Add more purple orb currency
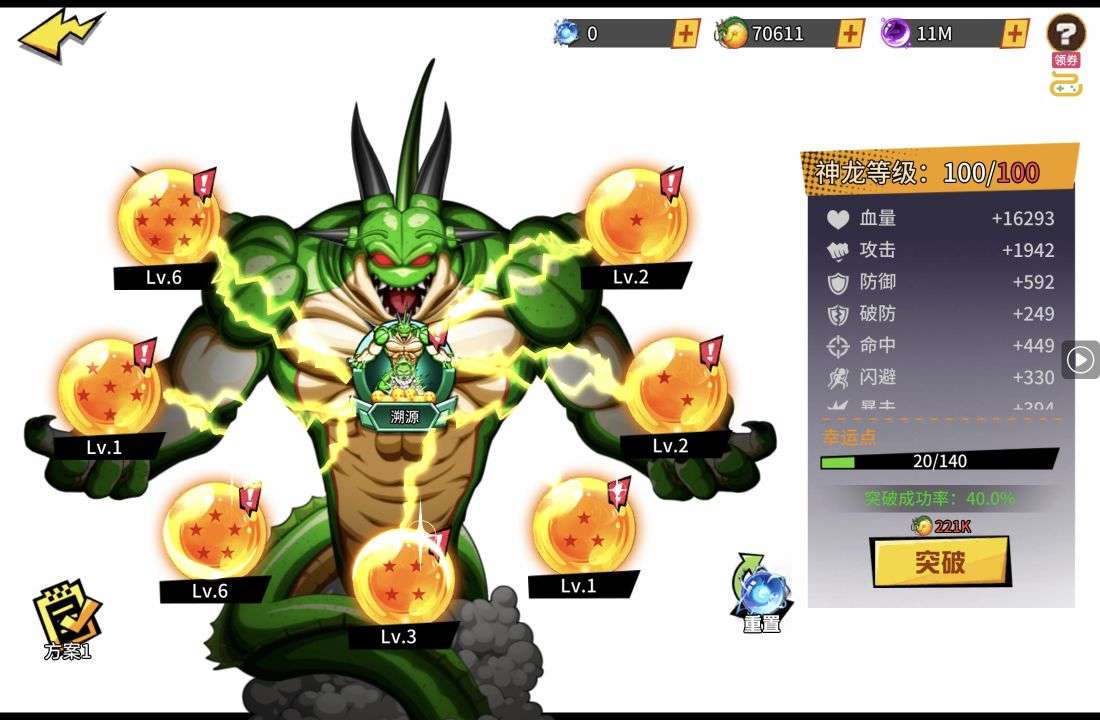This screenshot has height=720, width=1100. click(1014, 33)
